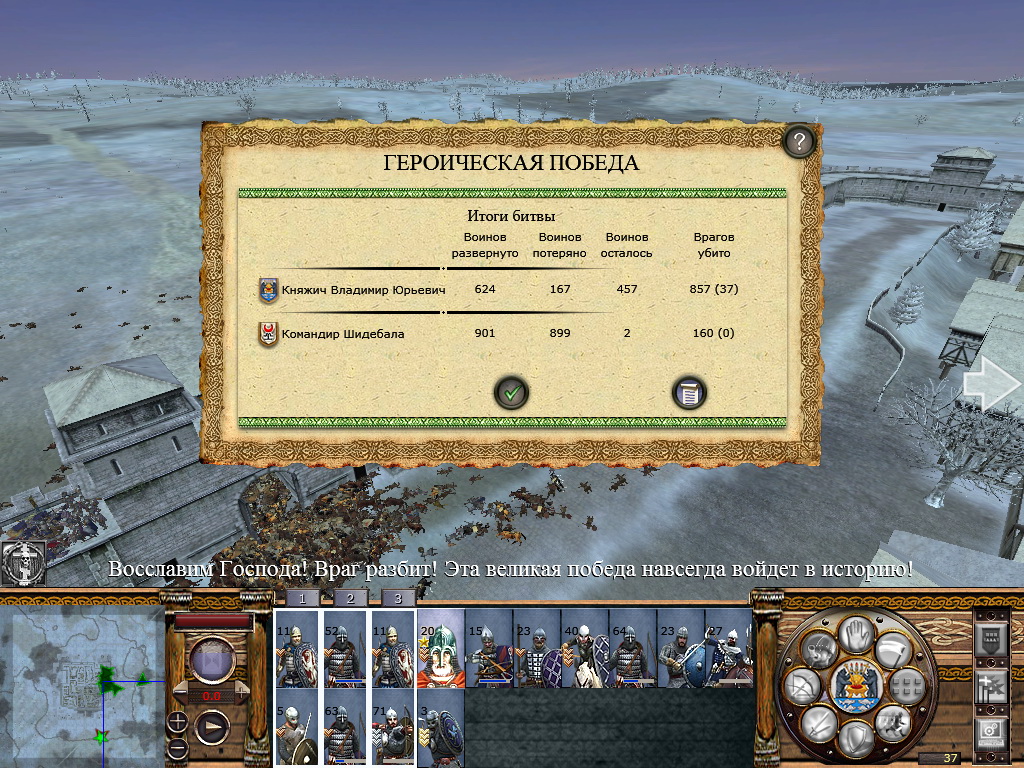Open the detailed battle statistics scroll
1024x768 pixels.
[689, 393]
